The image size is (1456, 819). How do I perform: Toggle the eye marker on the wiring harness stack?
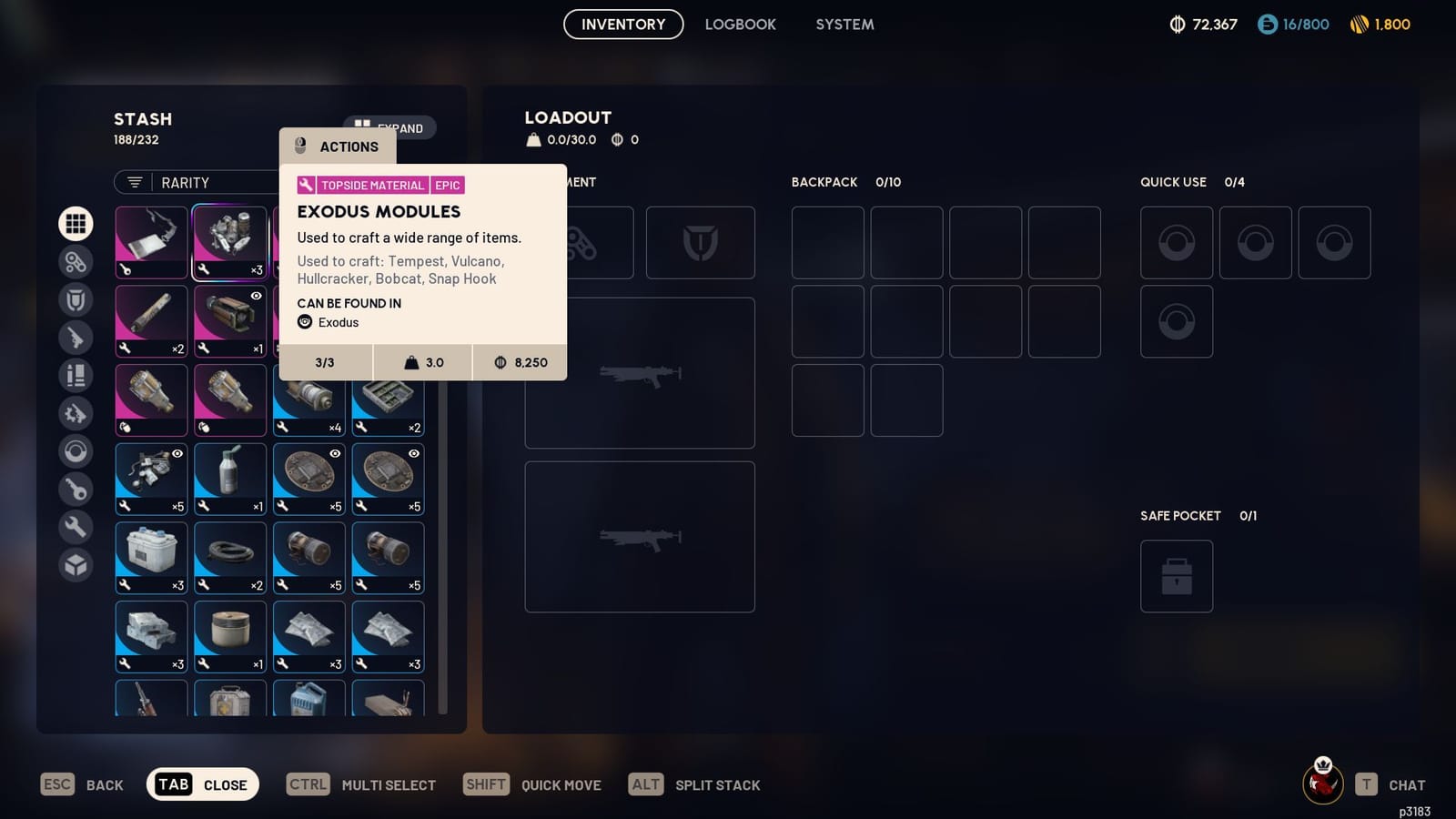178,454
